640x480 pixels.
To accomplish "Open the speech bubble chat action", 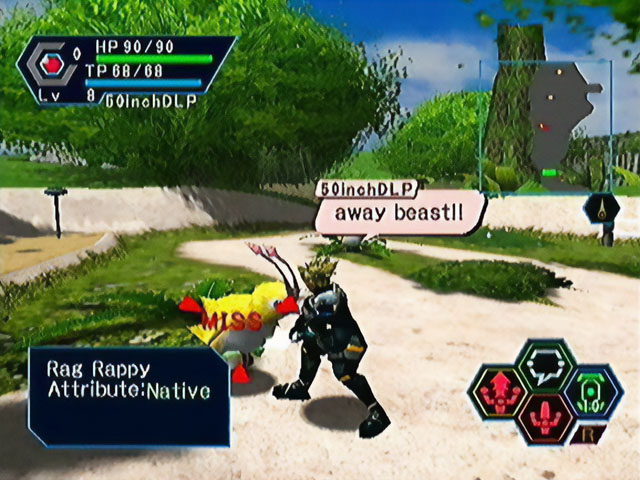I will pyautogui.click(x=545, y=364).
